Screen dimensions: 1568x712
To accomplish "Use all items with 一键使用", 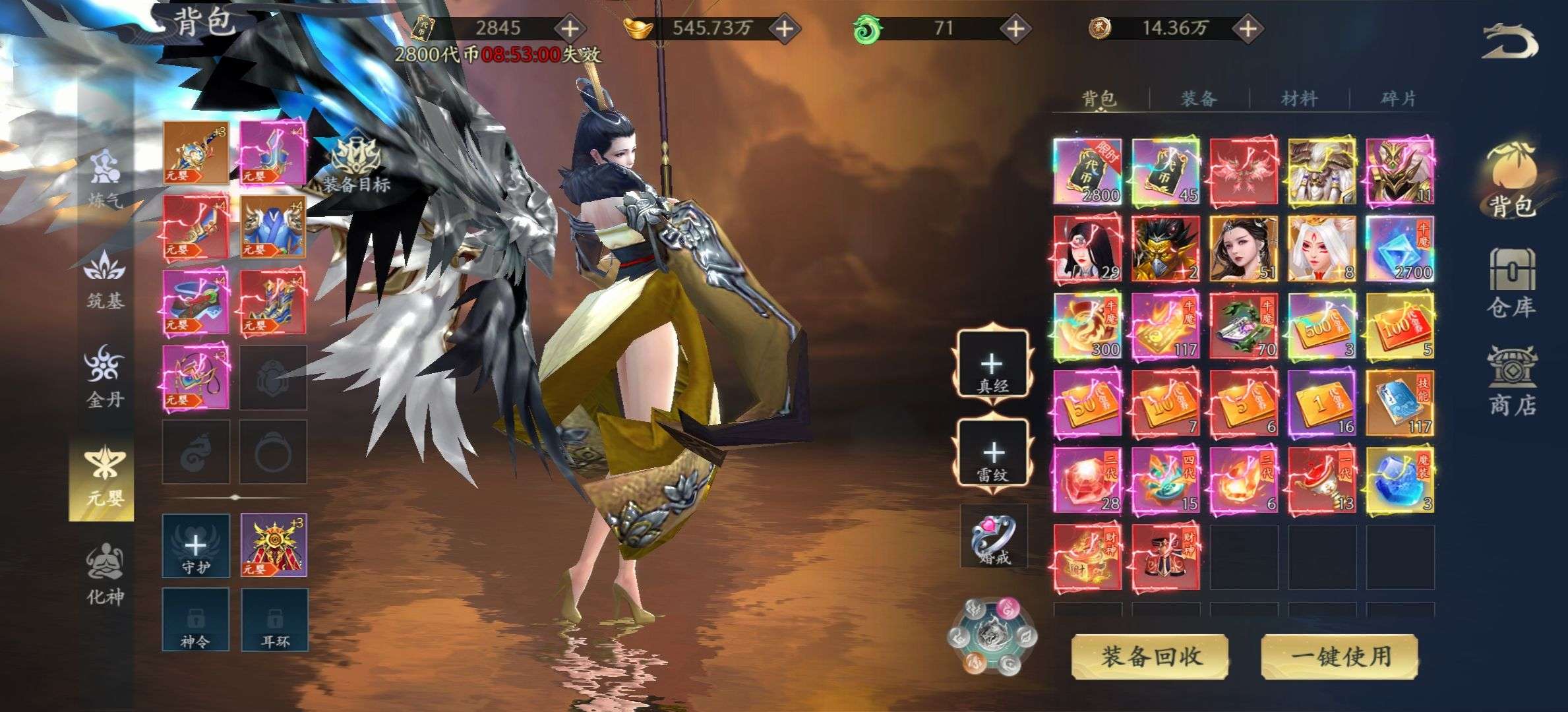I will tap(1340, 657).
